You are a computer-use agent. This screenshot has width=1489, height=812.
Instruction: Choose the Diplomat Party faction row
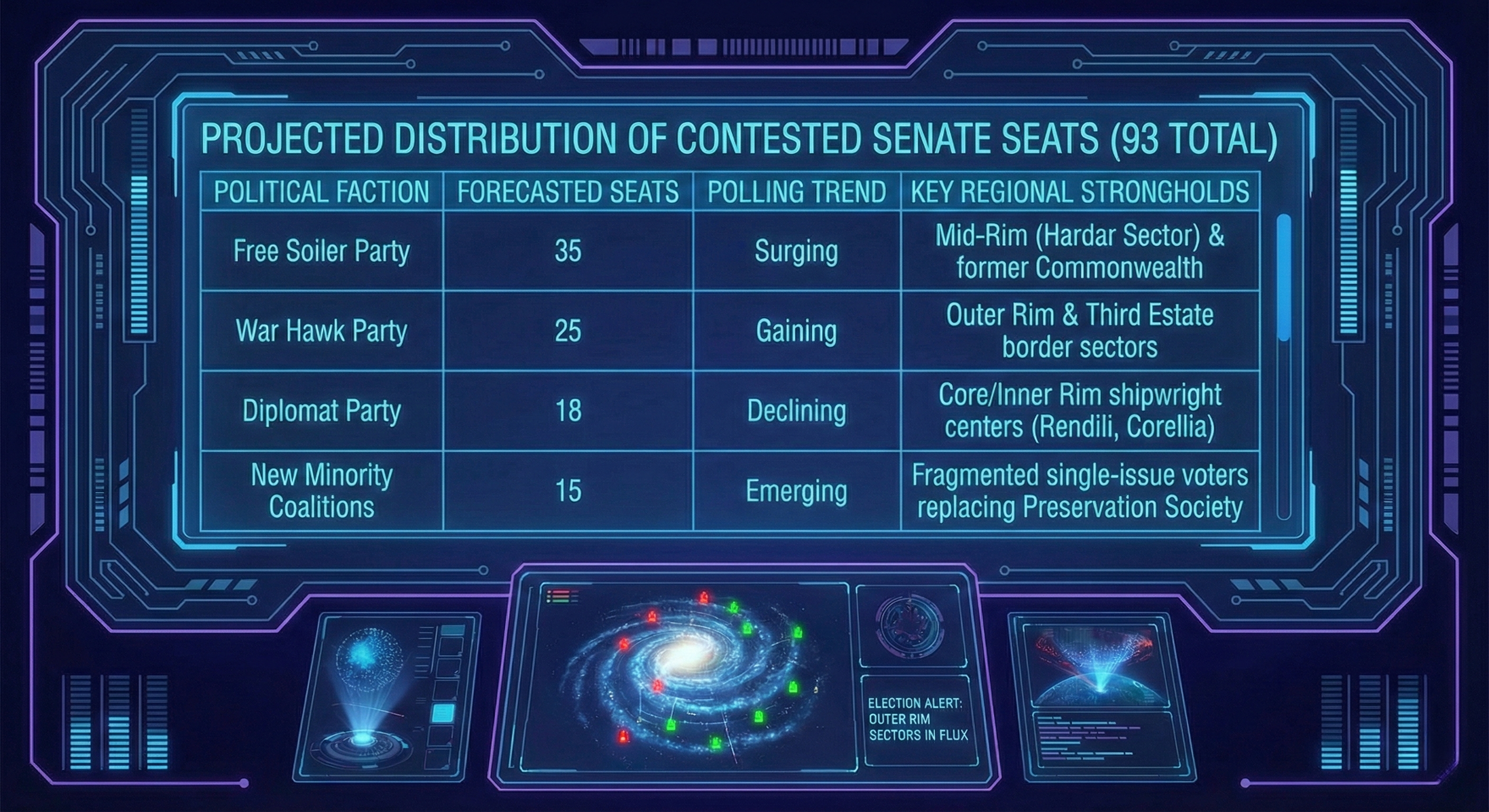321,410
